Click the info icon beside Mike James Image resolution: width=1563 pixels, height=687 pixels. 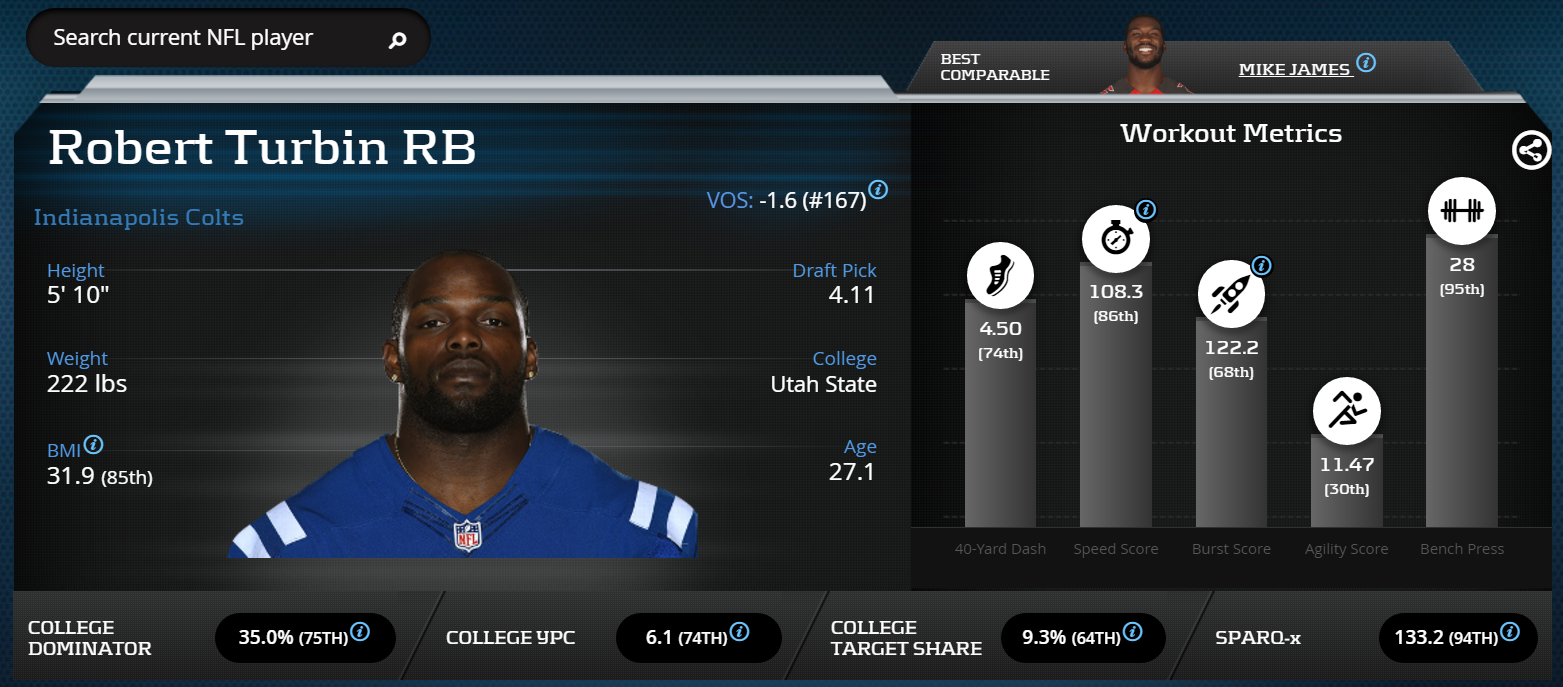click(1366, 63)
